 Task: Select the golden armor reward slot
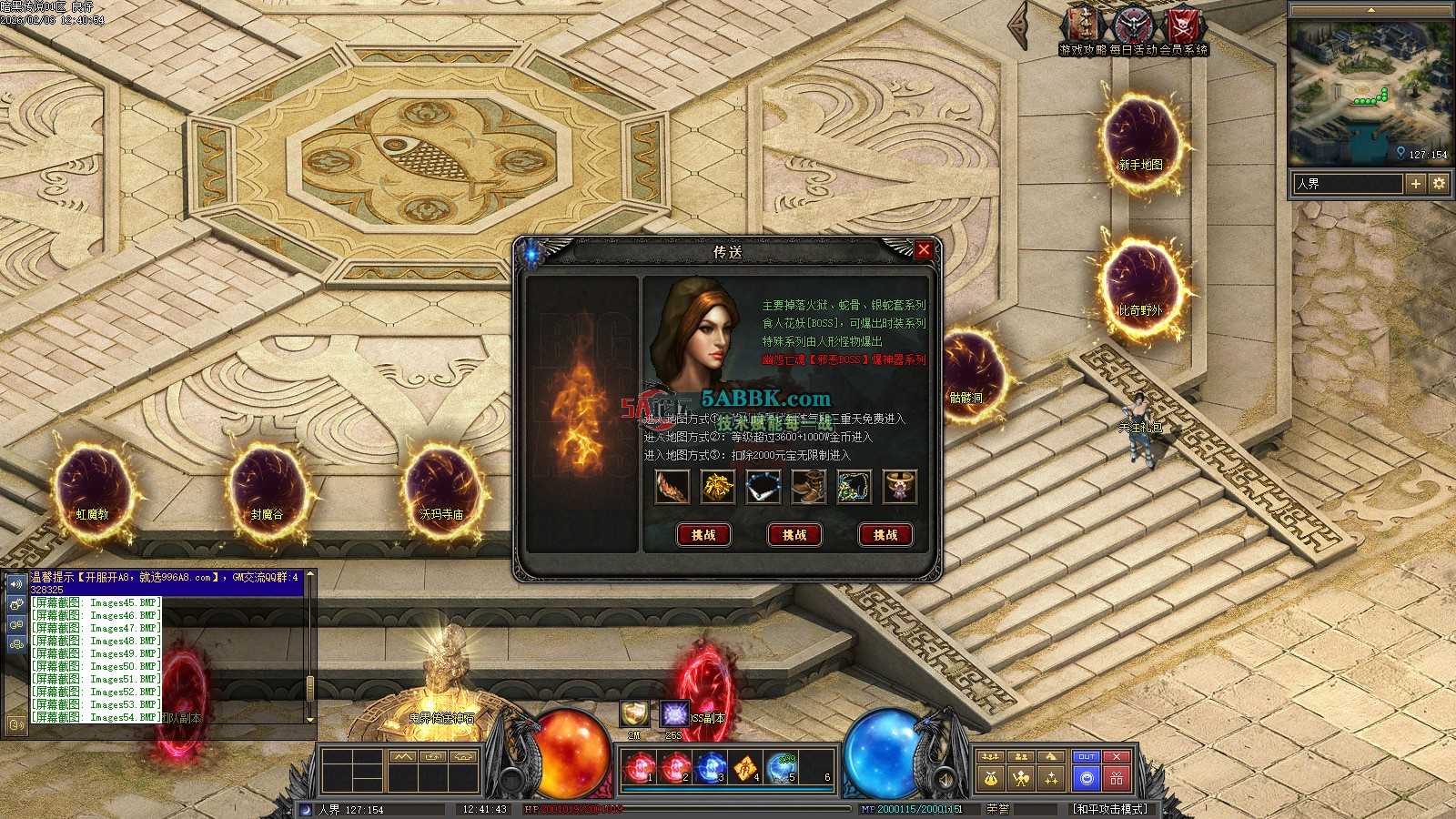[x=718, y=487]
